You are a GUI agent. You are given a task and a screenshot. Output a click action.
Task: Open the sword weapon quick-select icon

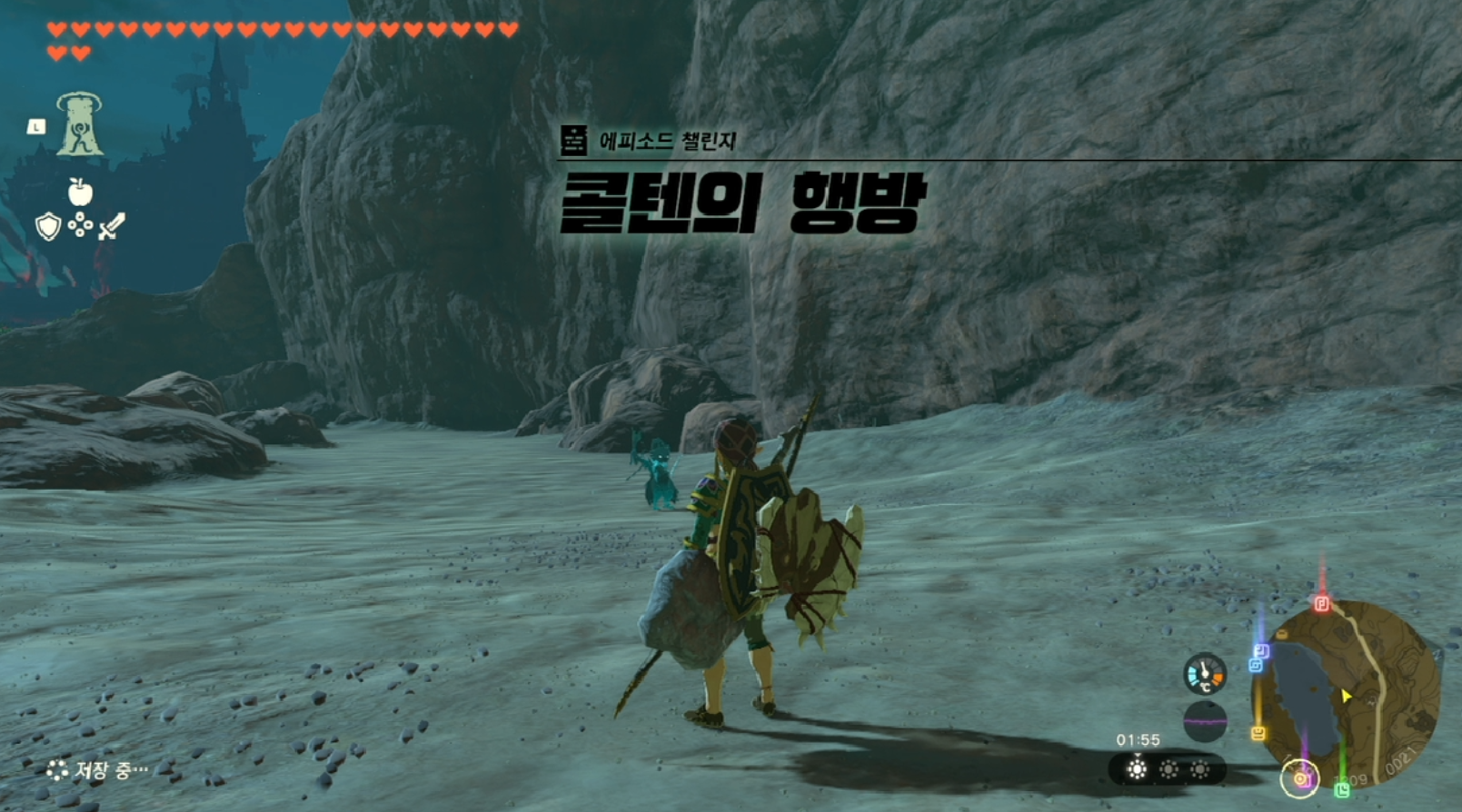(x=111, y=226)
